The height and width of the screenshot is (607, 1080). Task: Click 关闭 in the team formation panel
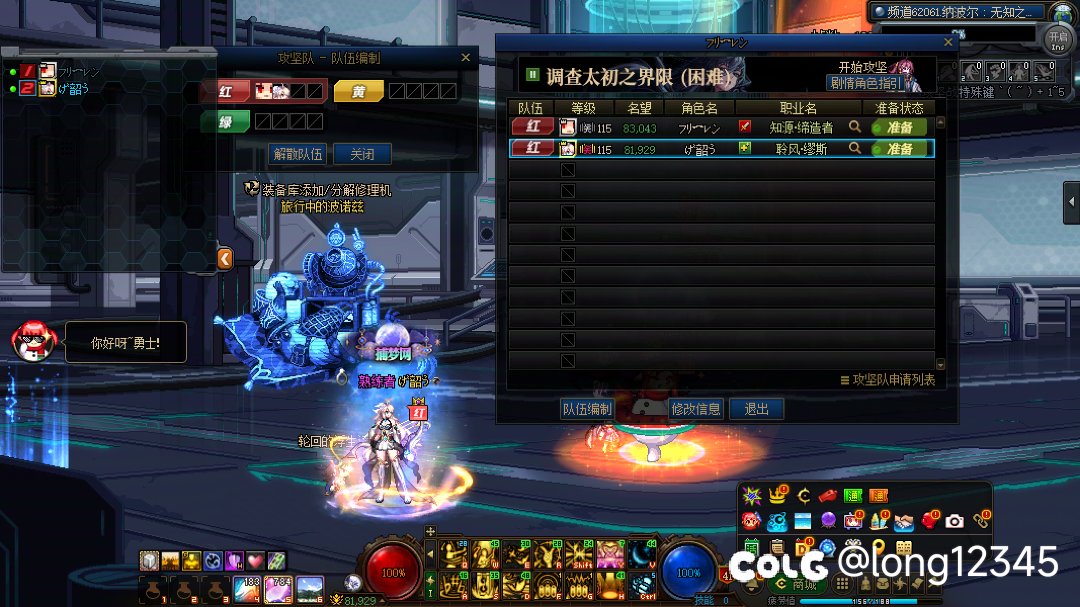[362, 154]
